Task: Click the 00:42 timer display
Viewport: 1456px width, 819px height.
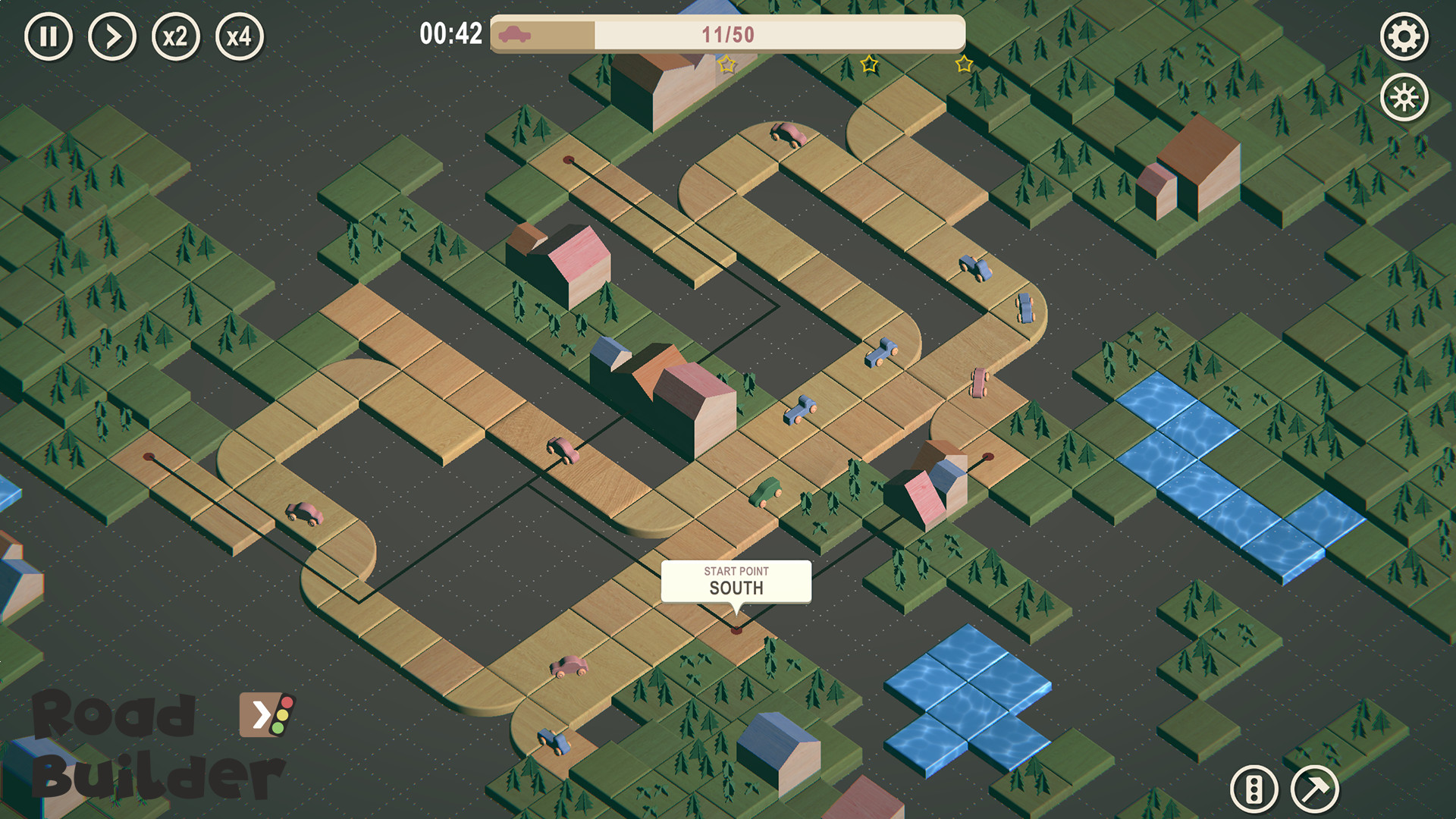Action: (x=450, y=32)
